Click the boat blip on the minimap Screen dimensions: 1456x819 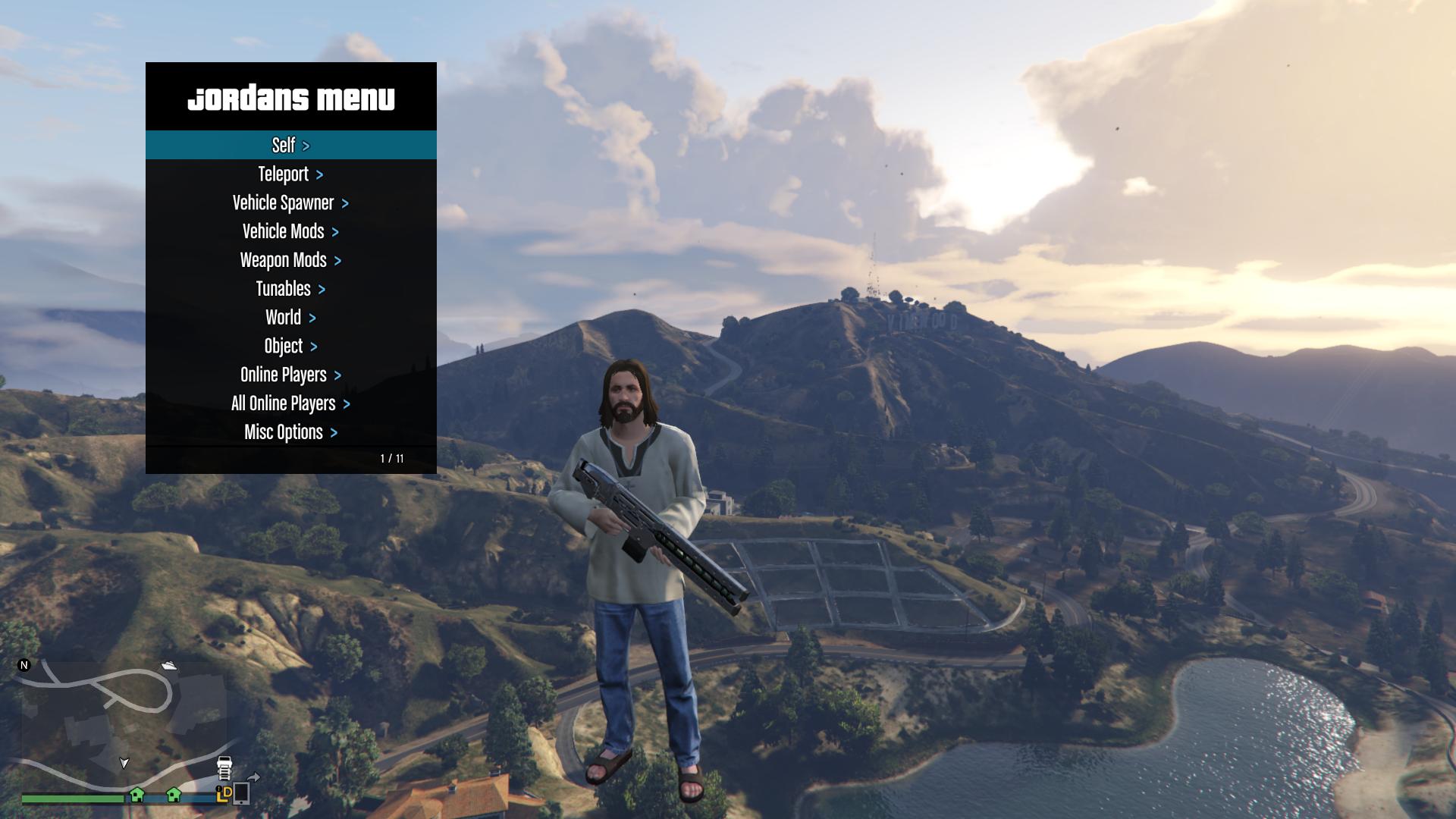[169, 666]
